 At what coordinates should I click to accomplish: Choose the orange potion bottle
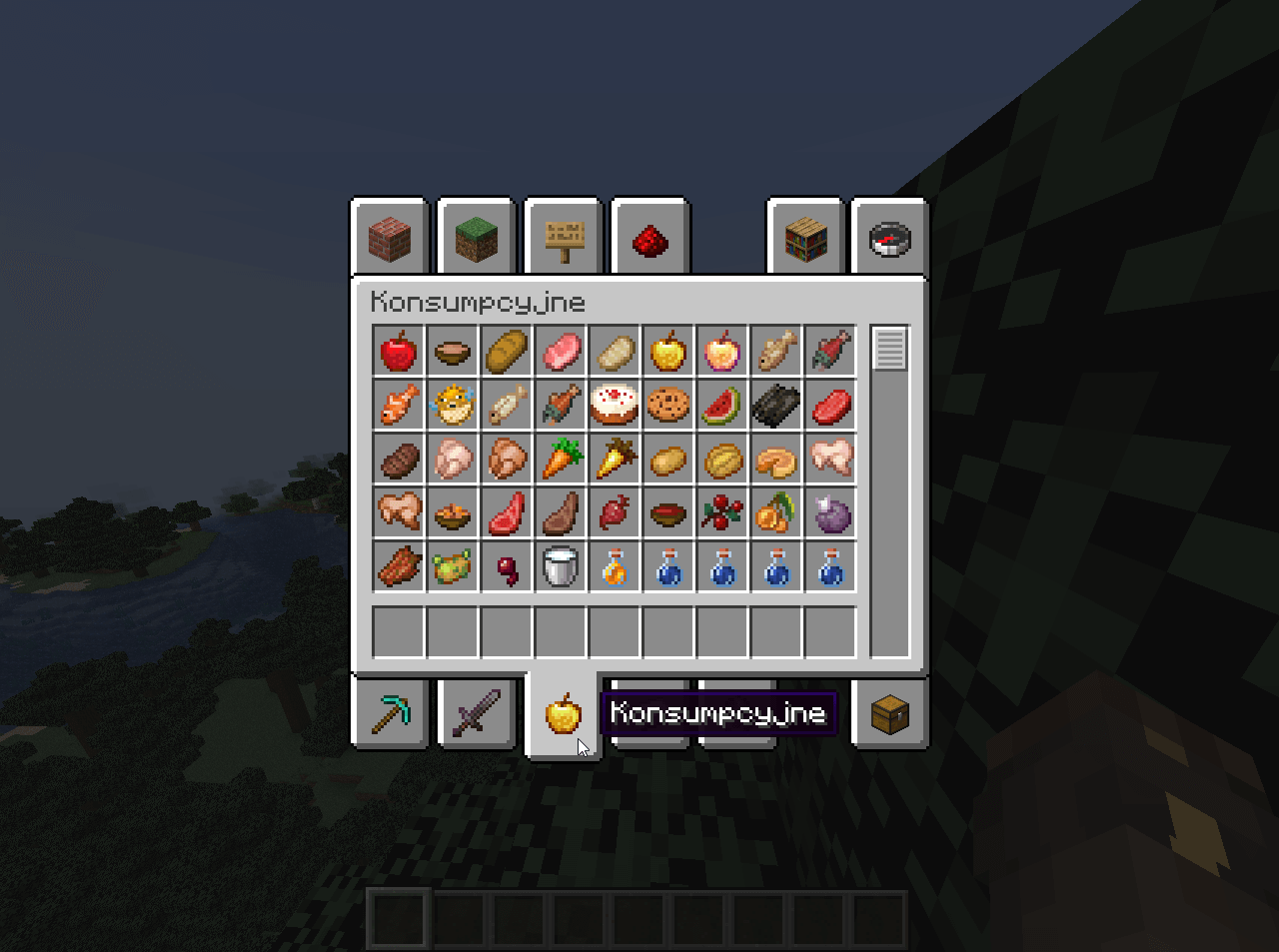(x=615, y=567)
